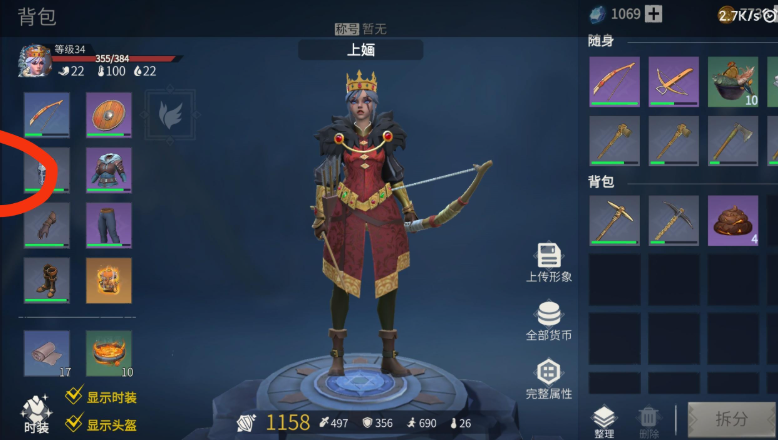Select the equipped chest armor slot
Image resolution: width=778 pixels, height=440 pixels.
pyautogui.click(x=108, y=170)
